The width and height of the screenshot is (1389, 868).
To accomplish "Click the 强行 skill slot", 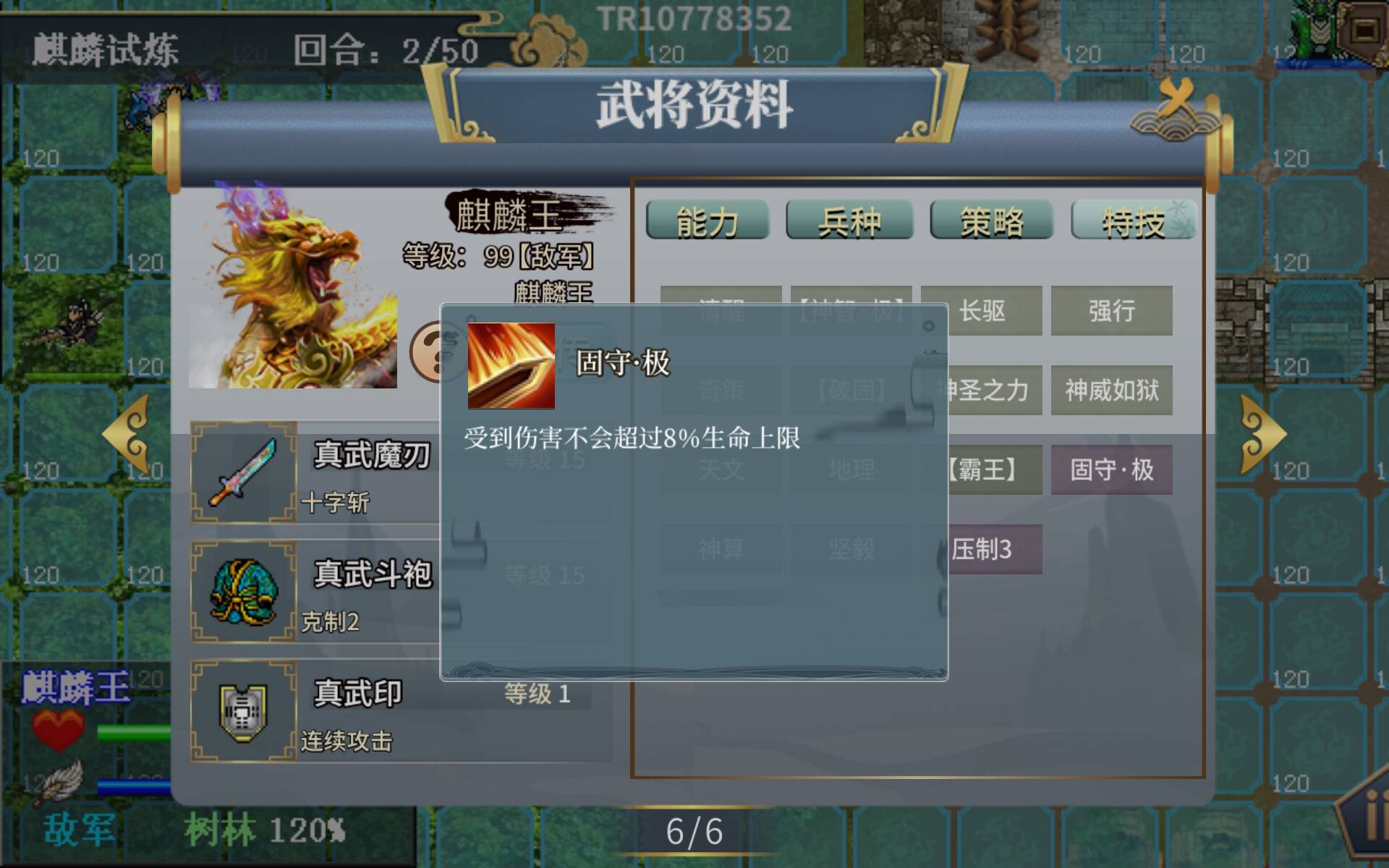I will click(1111, 311).
